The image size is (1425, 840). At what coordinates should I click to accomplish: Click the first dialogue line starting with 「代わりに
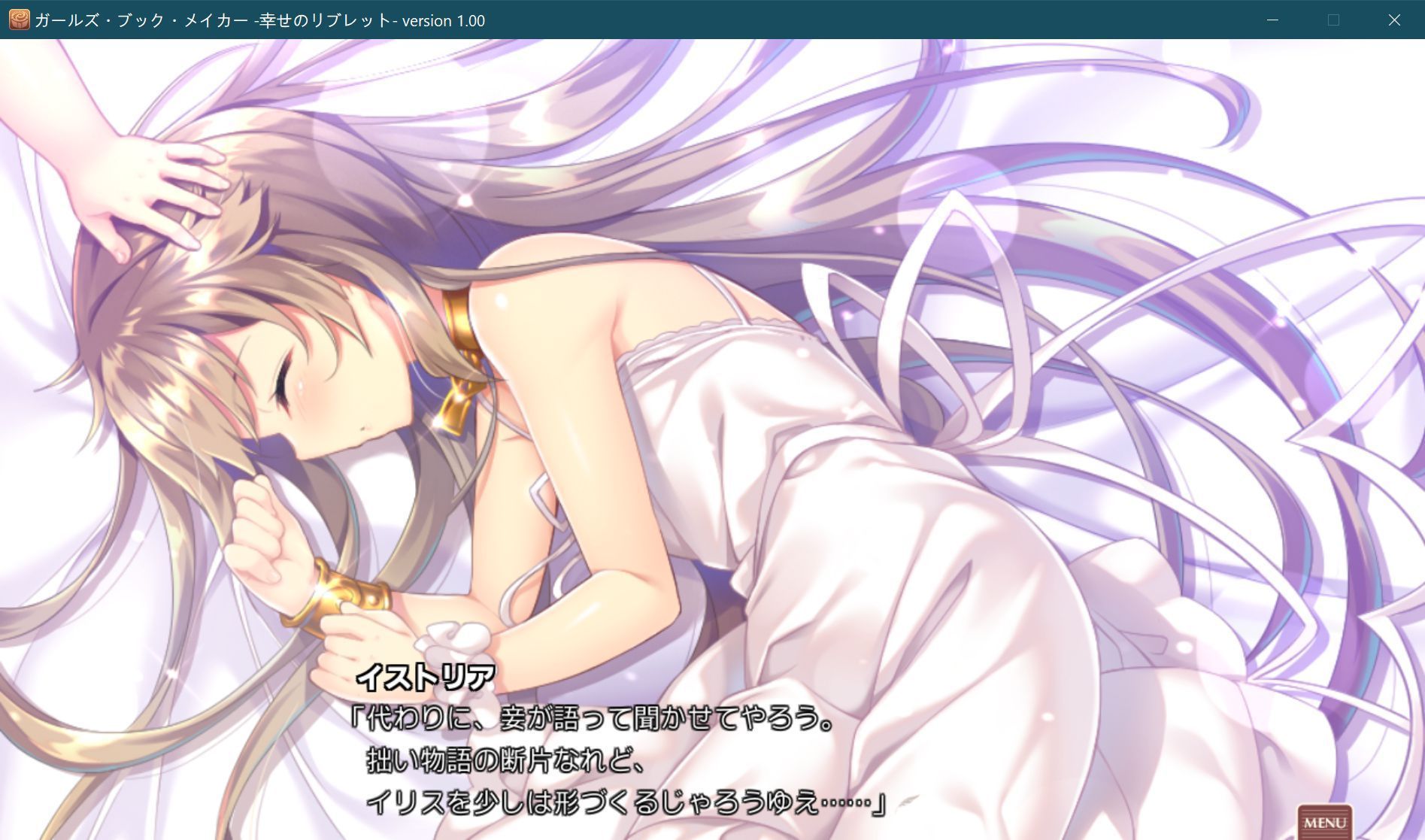(x=594, y=720)
